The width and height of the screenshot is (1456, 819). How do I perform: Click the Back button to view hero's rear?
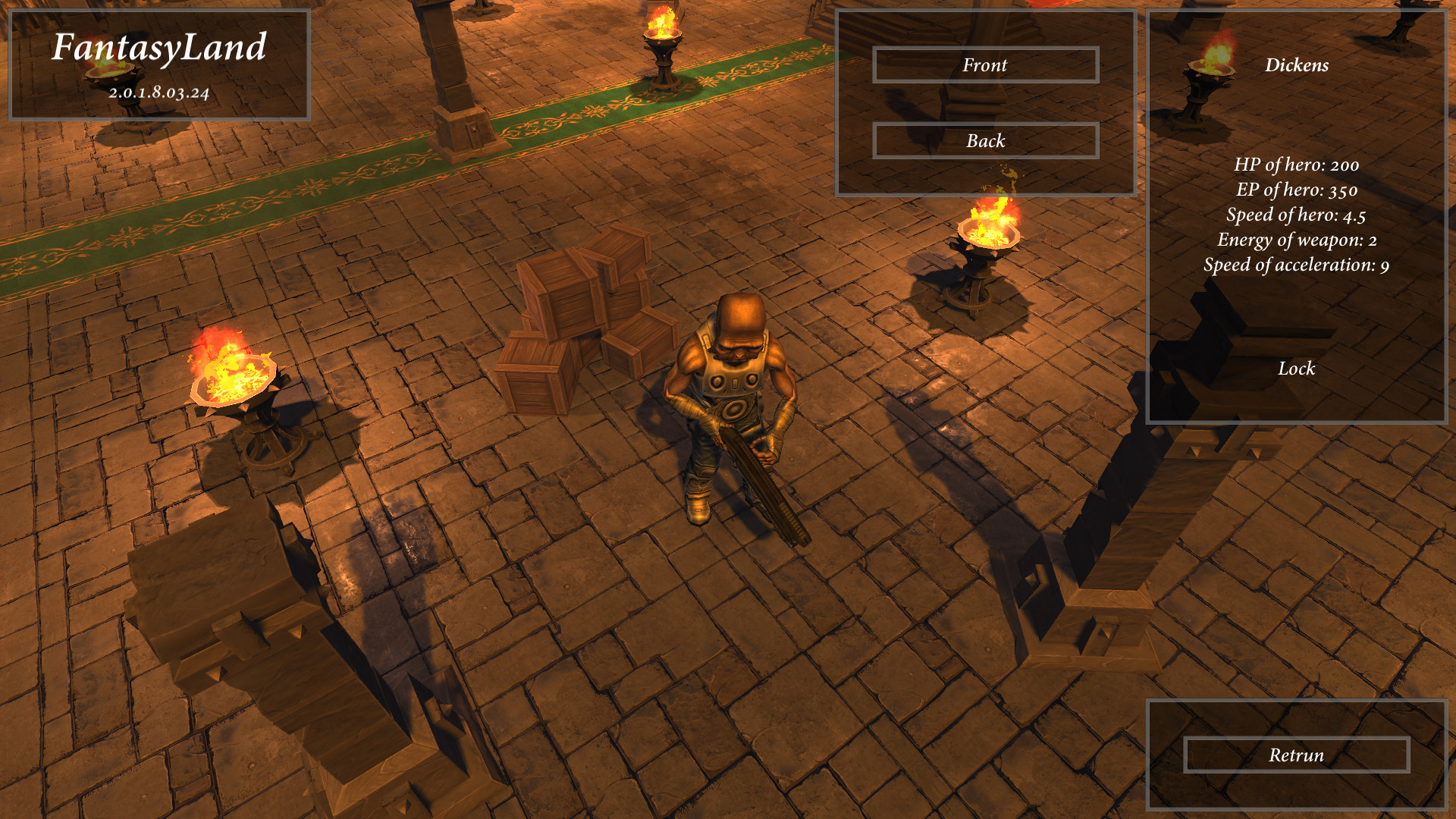pyautogui.click(x=985, y=140)
